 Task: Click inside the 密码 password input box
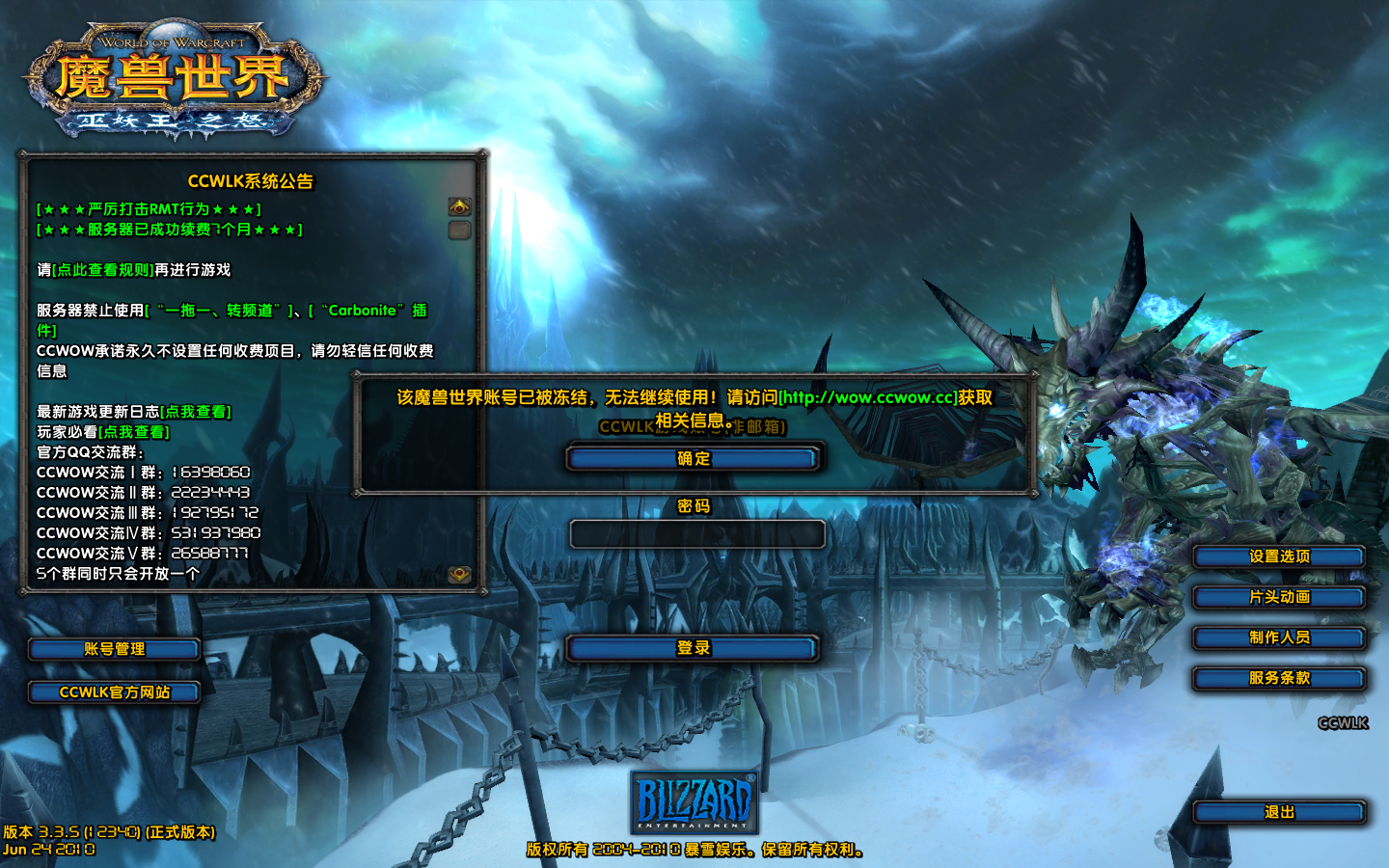point(697,533)
